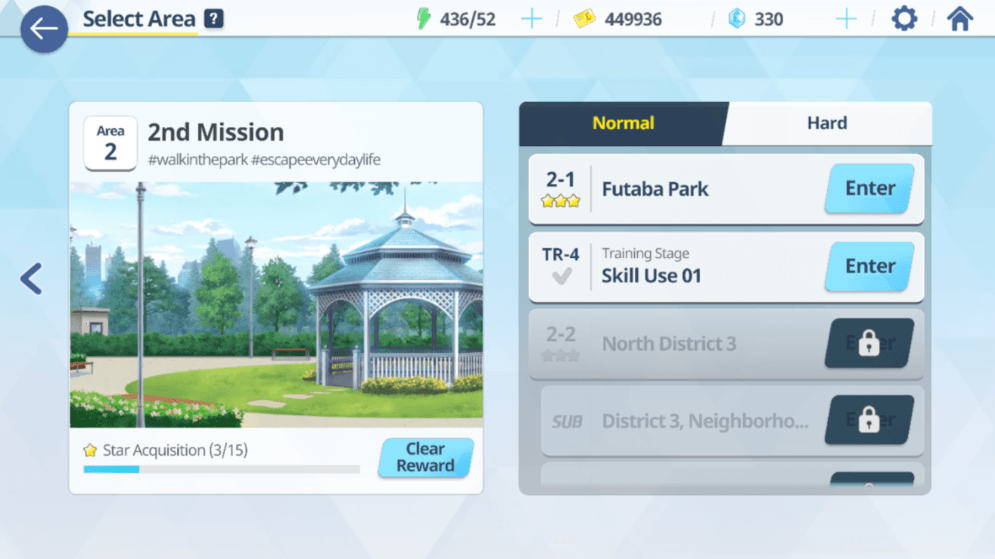
Task: Return to the home screen
Action: (960, 19)
